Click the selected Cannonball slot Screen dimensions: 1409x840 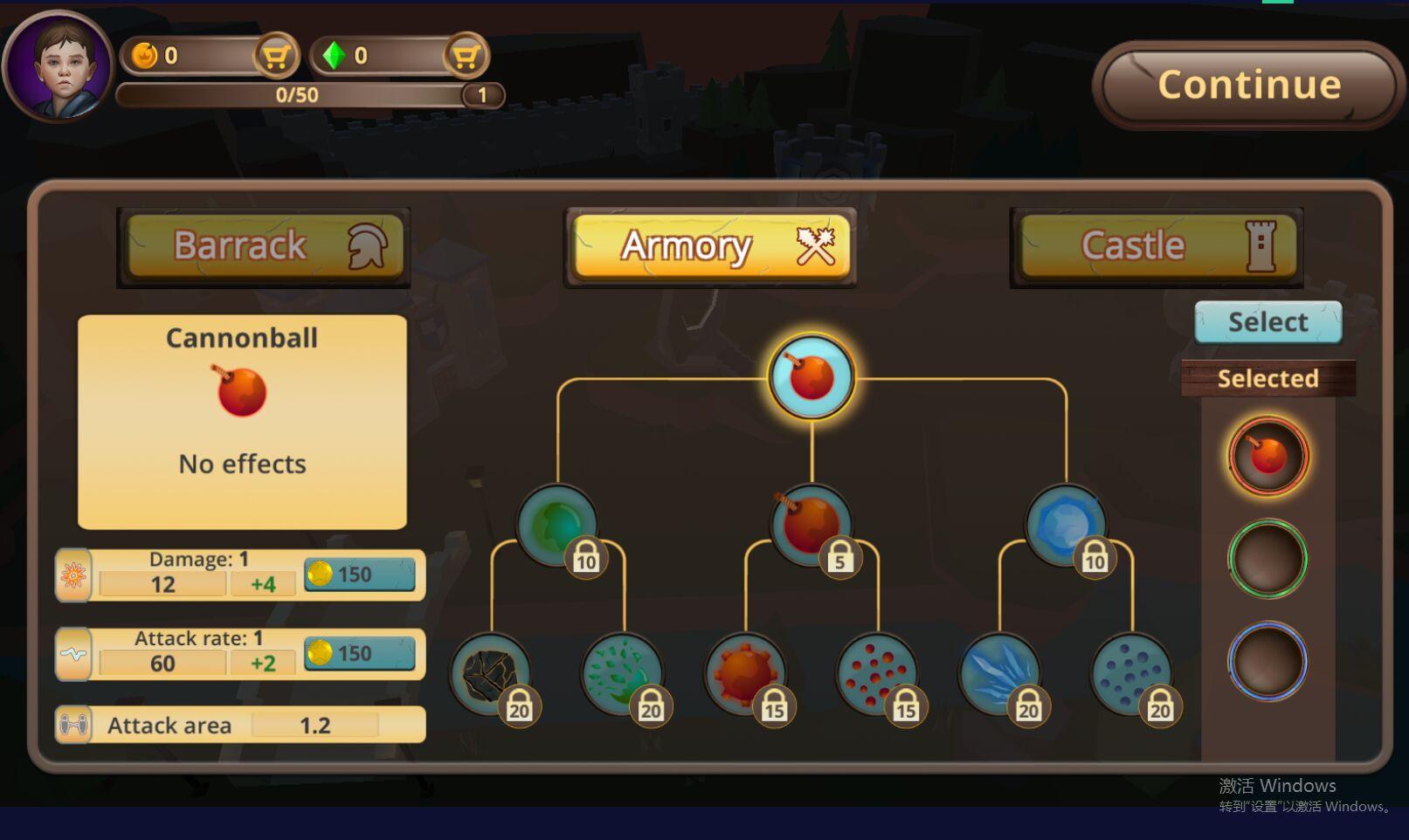(x=1267, y=456)
